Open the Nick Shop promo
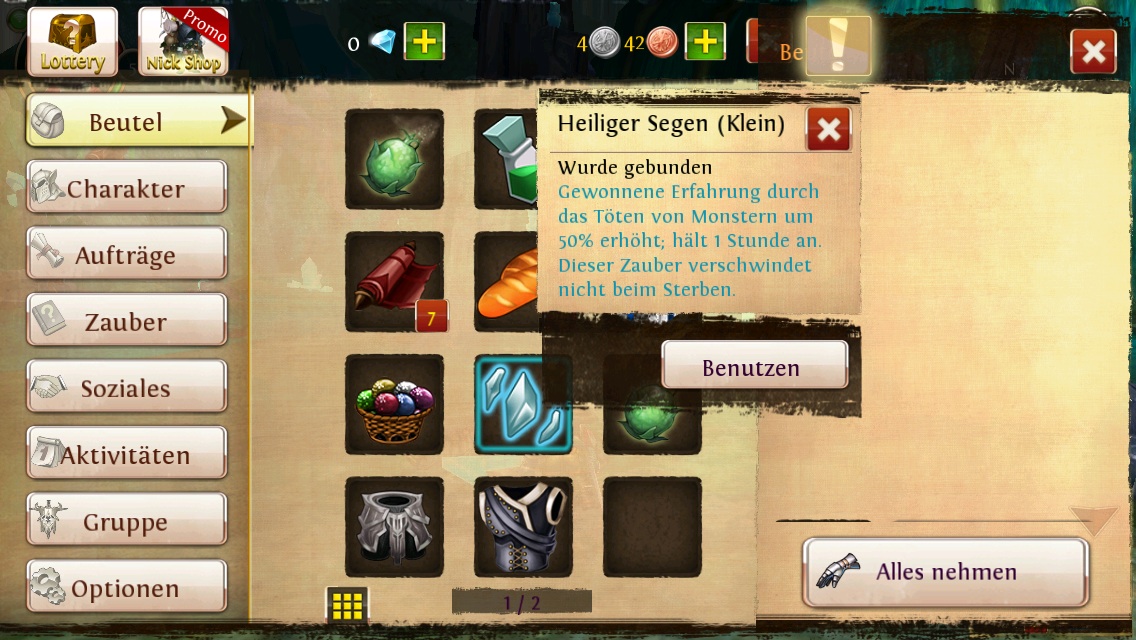Screen dimensions: 1136x640 [183, 42]
